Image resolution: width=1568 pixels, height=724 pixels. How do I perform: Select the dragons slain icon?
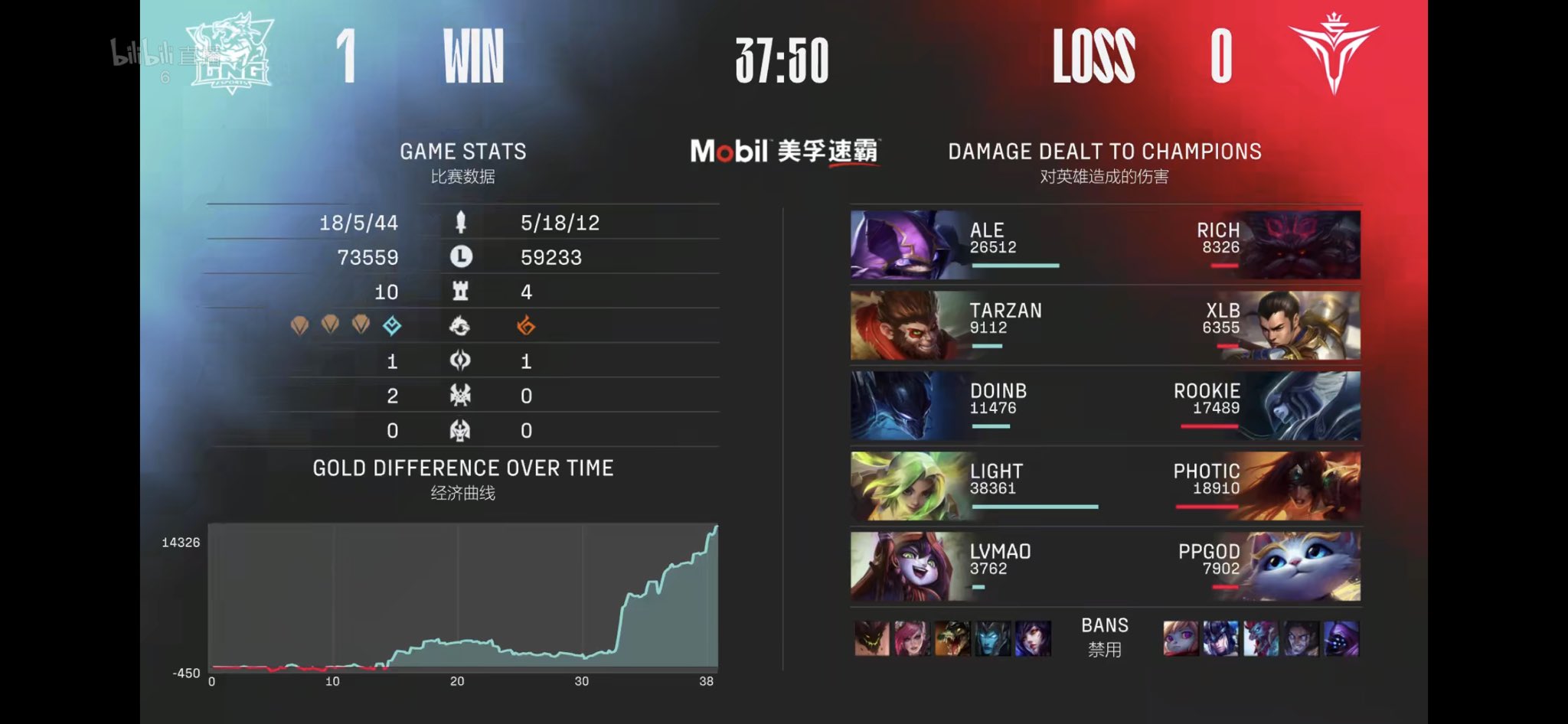(459, 327)
